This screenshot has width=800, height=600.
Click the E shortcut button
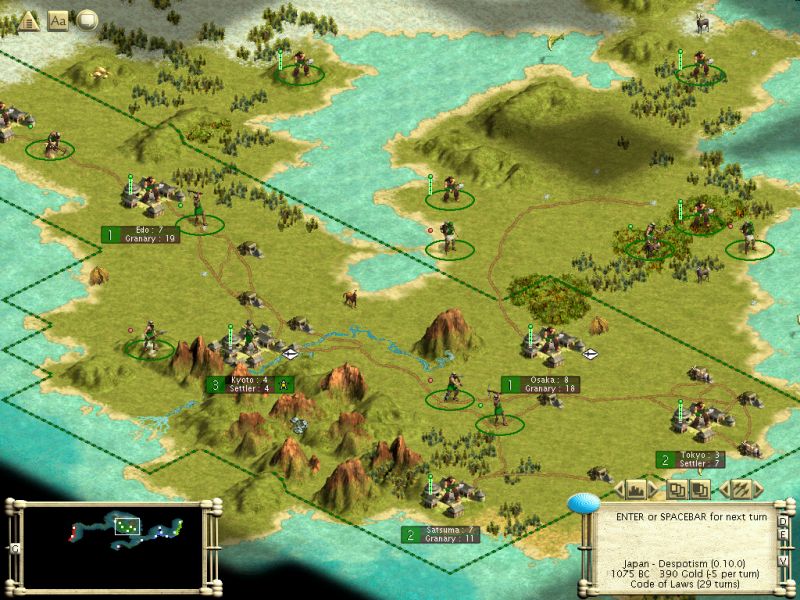pyautogui.click(x=784, y=534)
